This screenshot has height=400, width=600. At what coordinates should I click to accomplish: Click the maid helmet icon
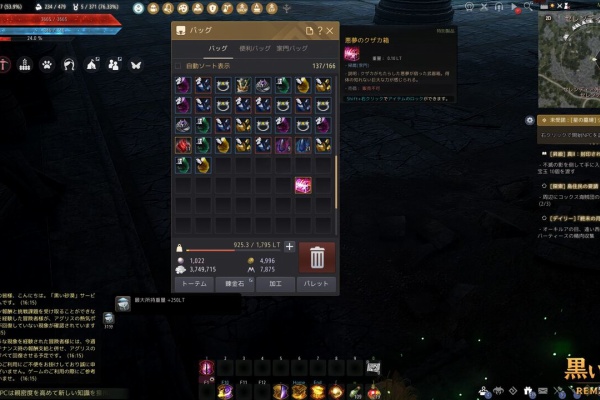click(69, 64)
